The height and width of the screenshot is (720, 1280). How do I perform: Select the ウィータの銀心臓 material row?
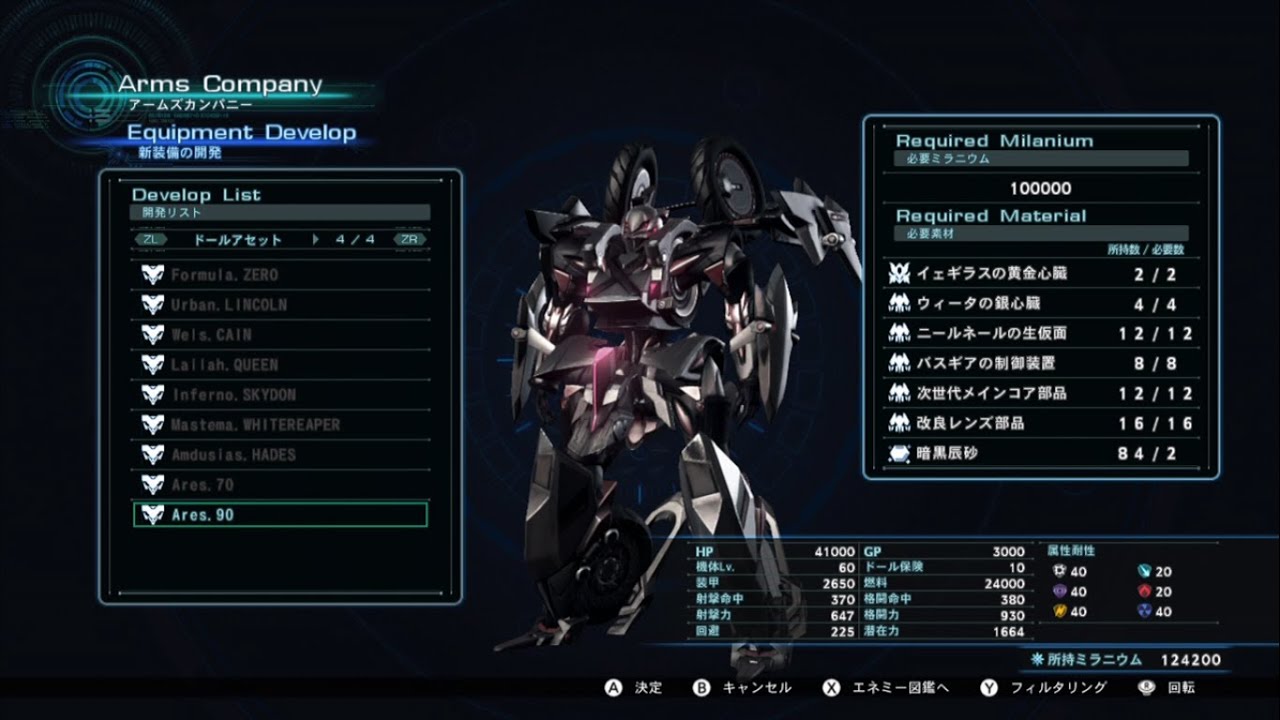1040,303
